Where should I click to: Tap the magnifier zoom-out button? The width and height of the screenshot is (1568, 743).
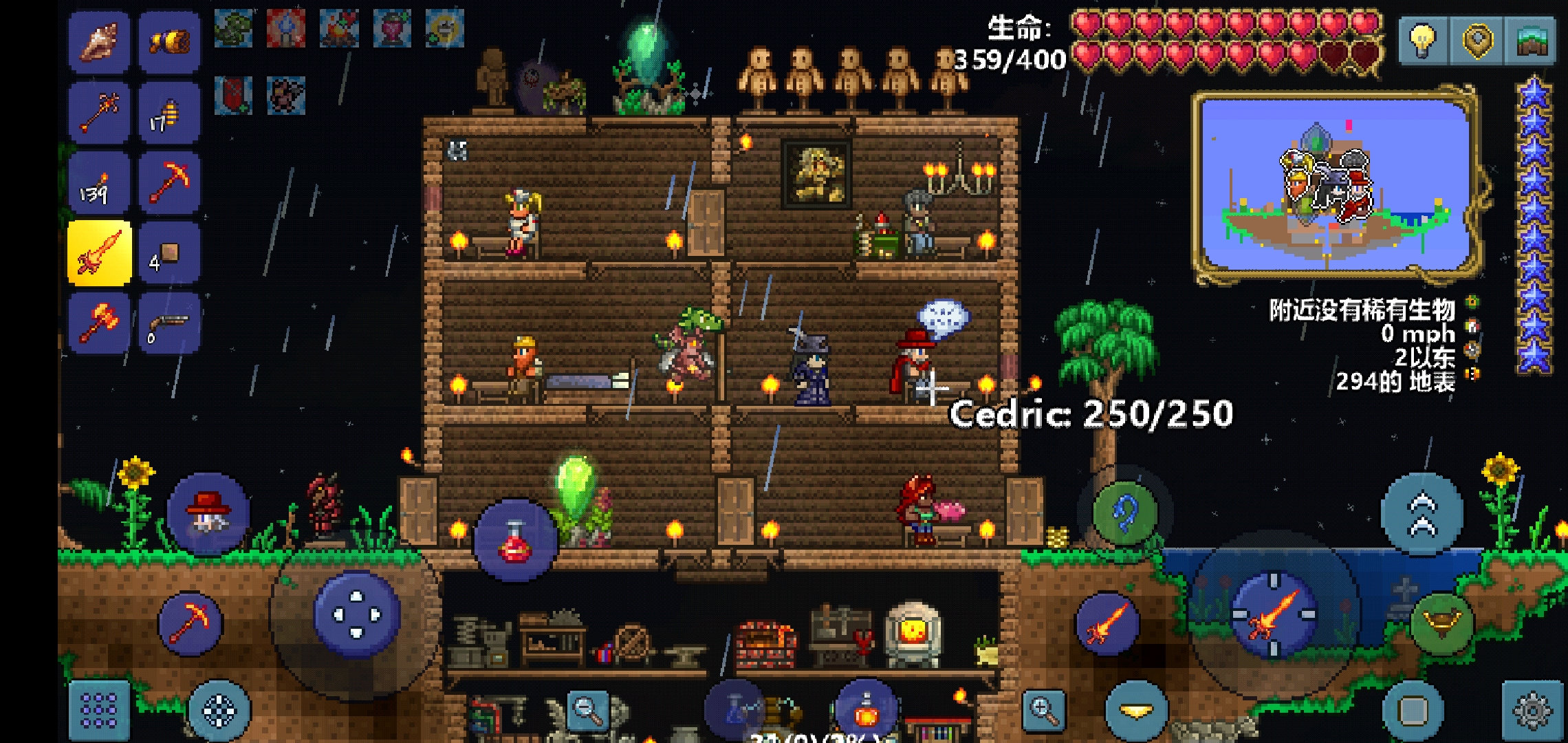(x=588, y=709)
